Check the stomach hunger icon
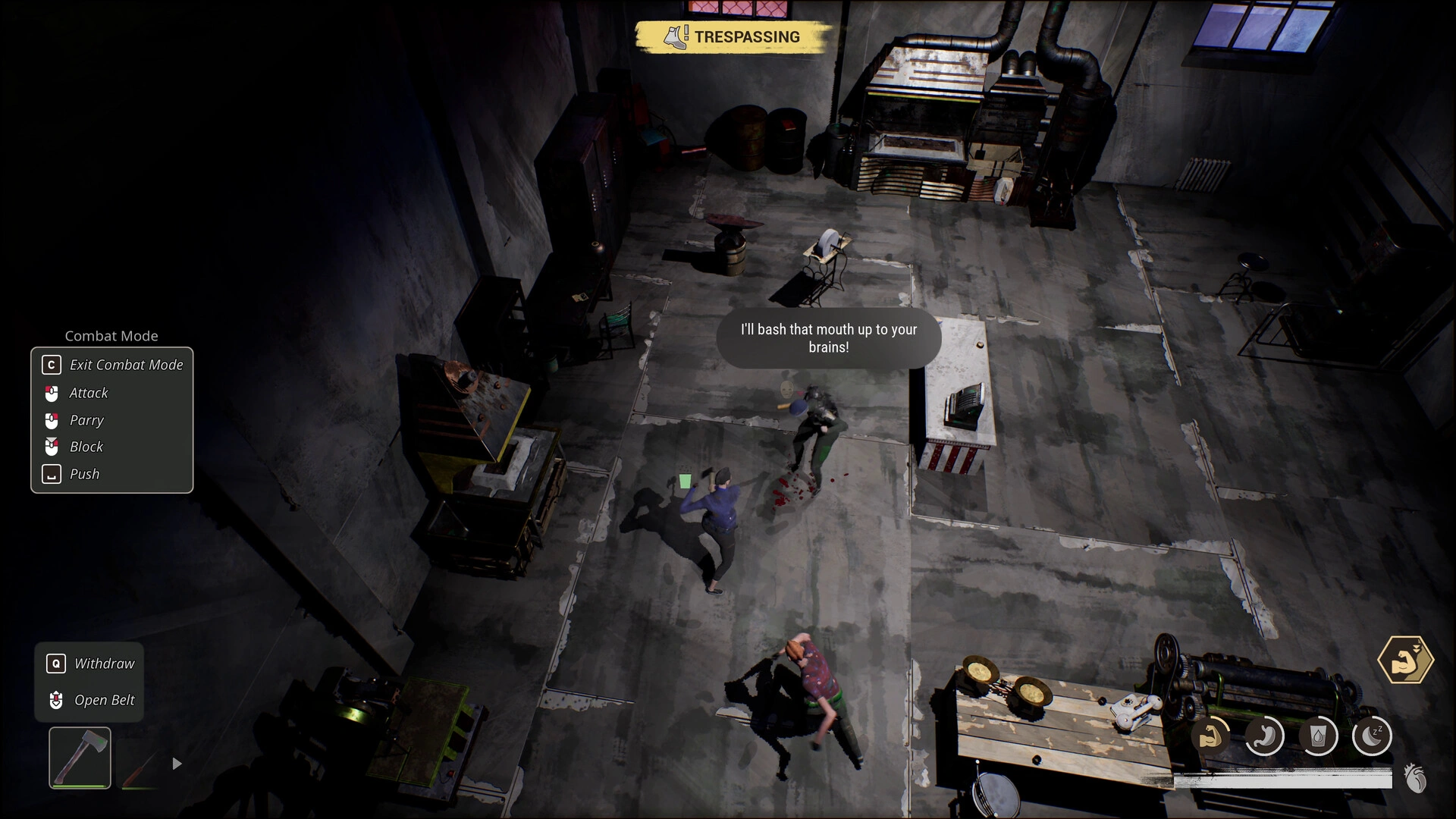1456x819 pixels. [x=1264, y=736]
